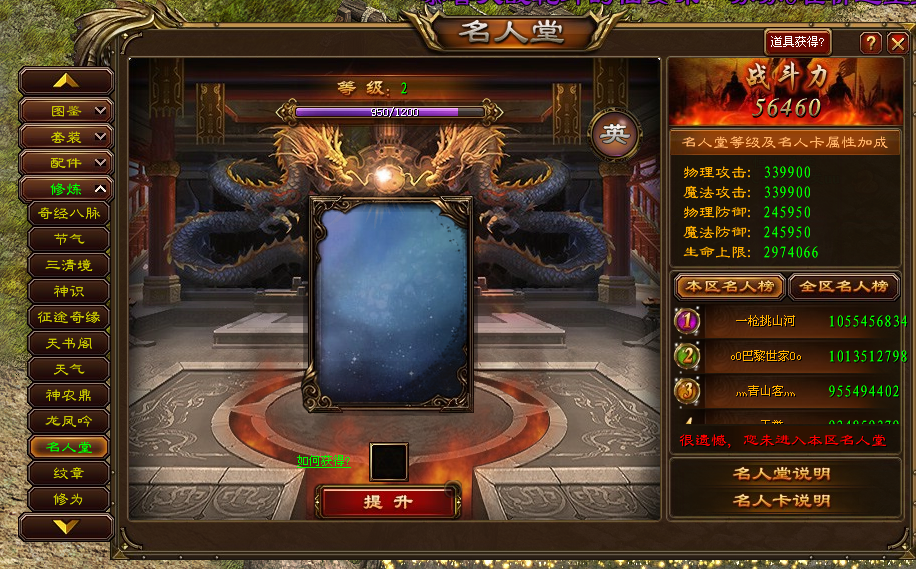Expand the 配件 category
The width and height of the screenshot is (916, 569).
click(66, 162)
